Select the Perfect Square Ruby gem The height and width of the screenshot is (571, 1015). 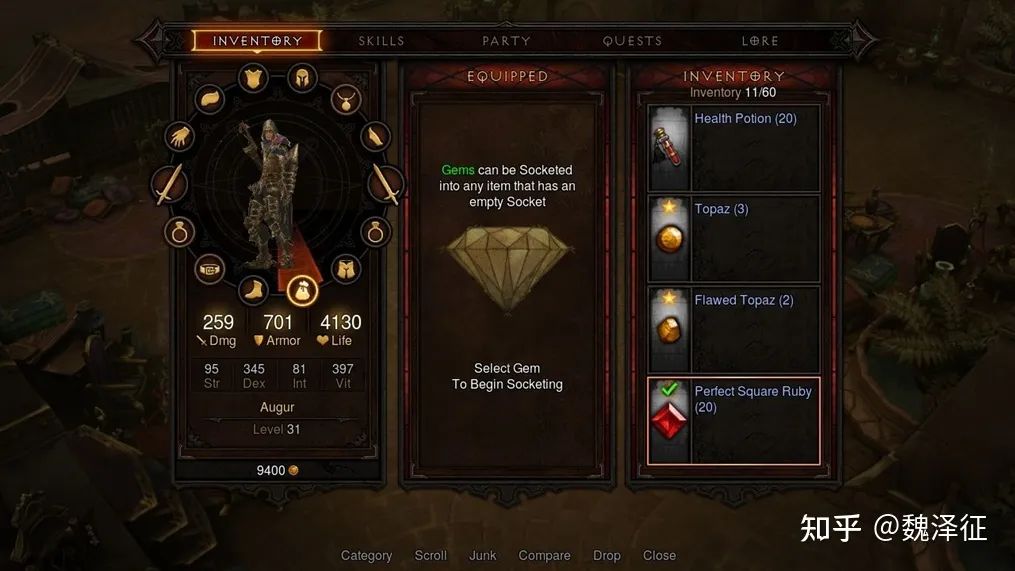(x=734, y=421)
